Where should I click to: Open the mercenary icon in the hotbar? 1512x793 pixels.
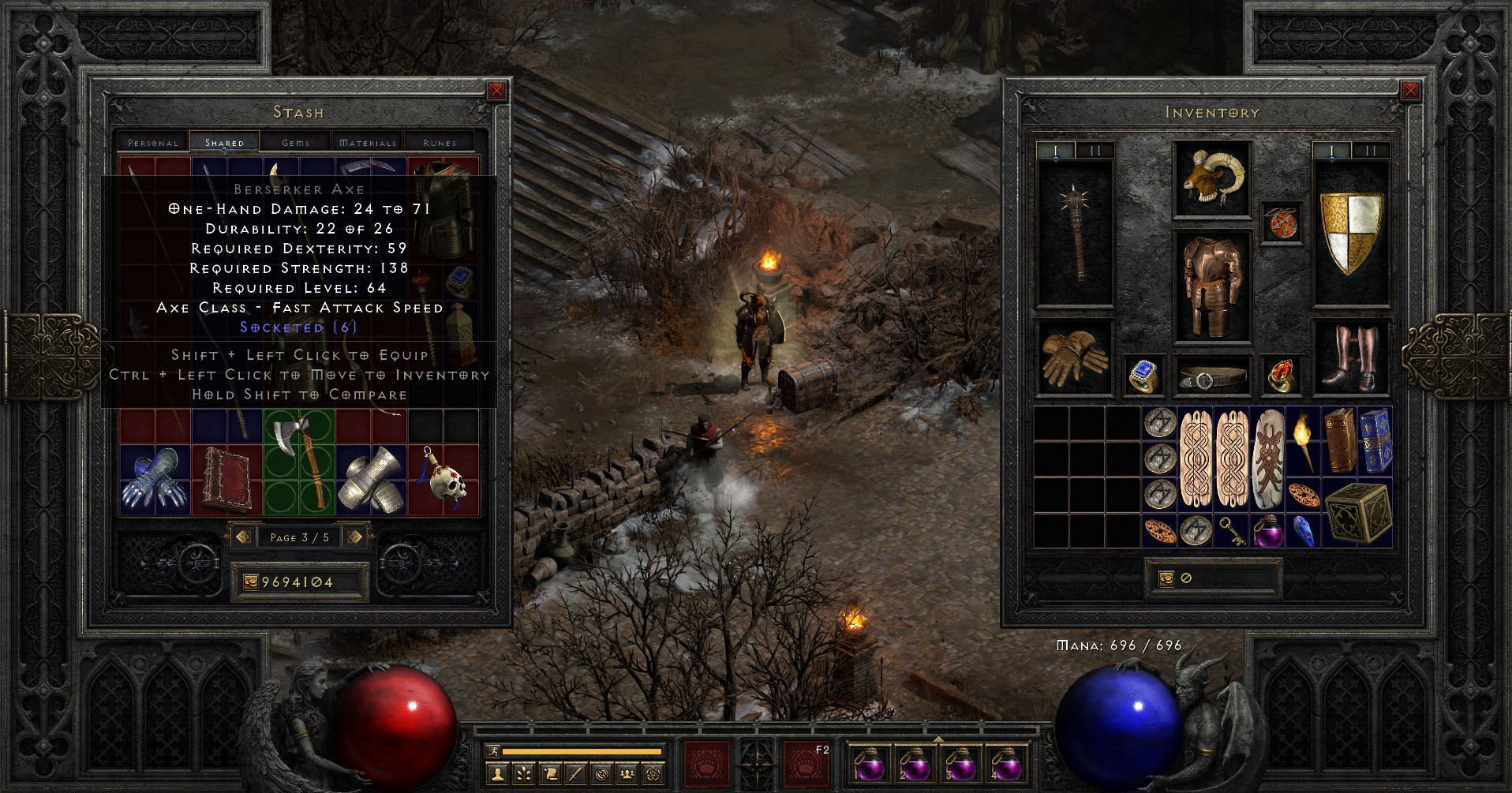(602, 774)
